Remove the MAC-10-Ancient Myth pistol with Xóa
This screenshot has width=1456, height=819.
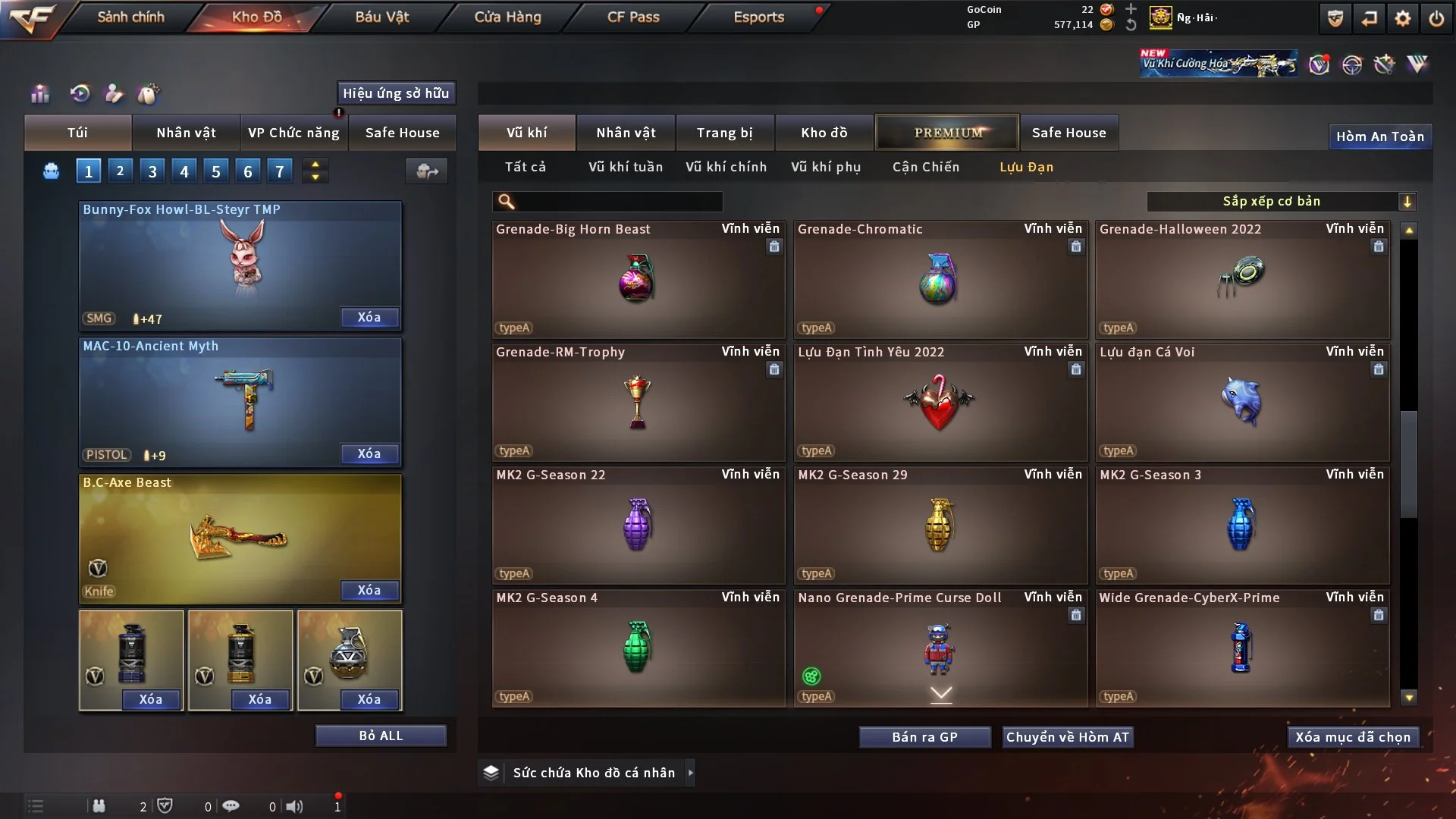click(x=369, y=453)
